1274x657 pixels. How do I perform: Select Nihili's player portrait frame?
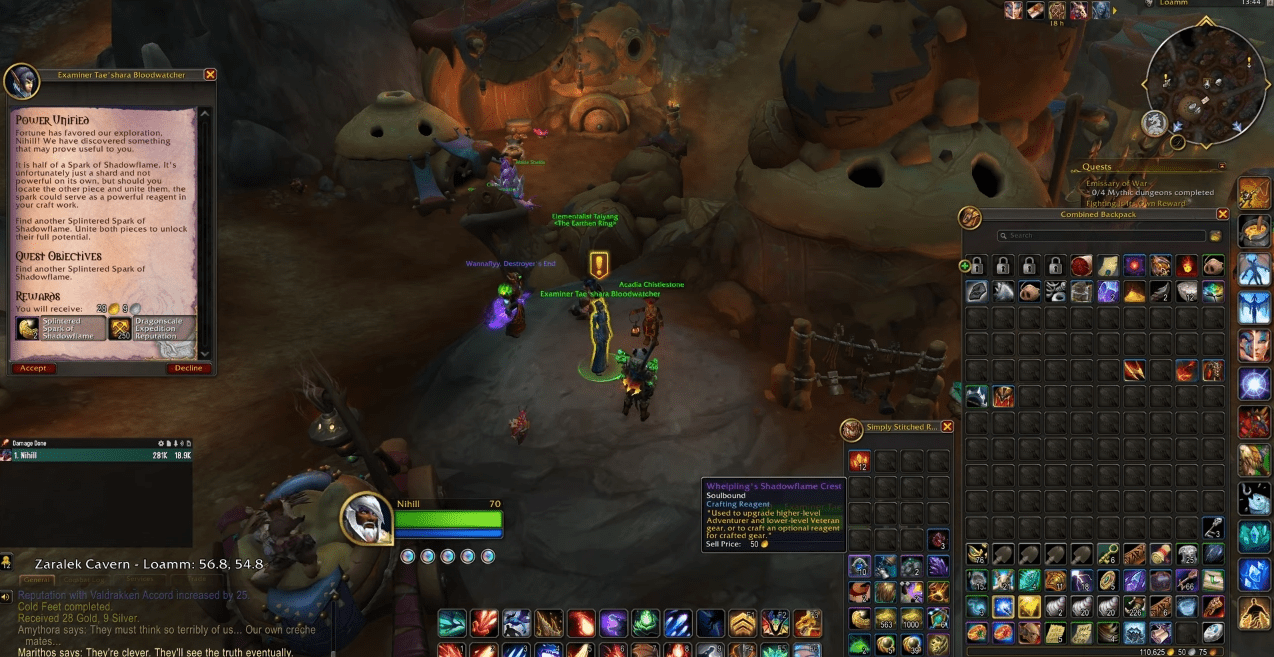click(x=367, y=520)
